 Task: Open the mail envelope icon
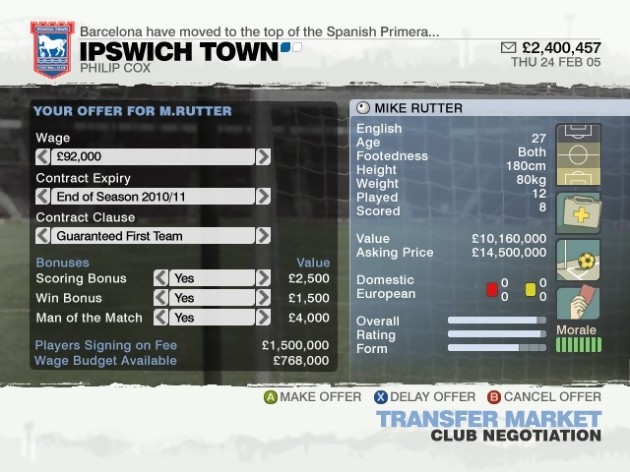tap(507, 47)
